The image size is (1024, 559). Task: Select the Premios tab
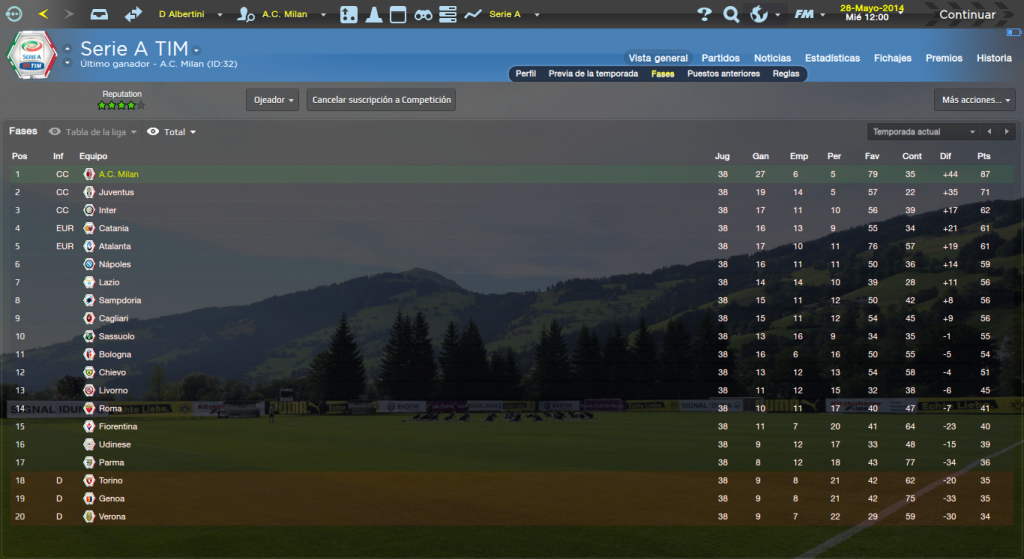(944, 58)
